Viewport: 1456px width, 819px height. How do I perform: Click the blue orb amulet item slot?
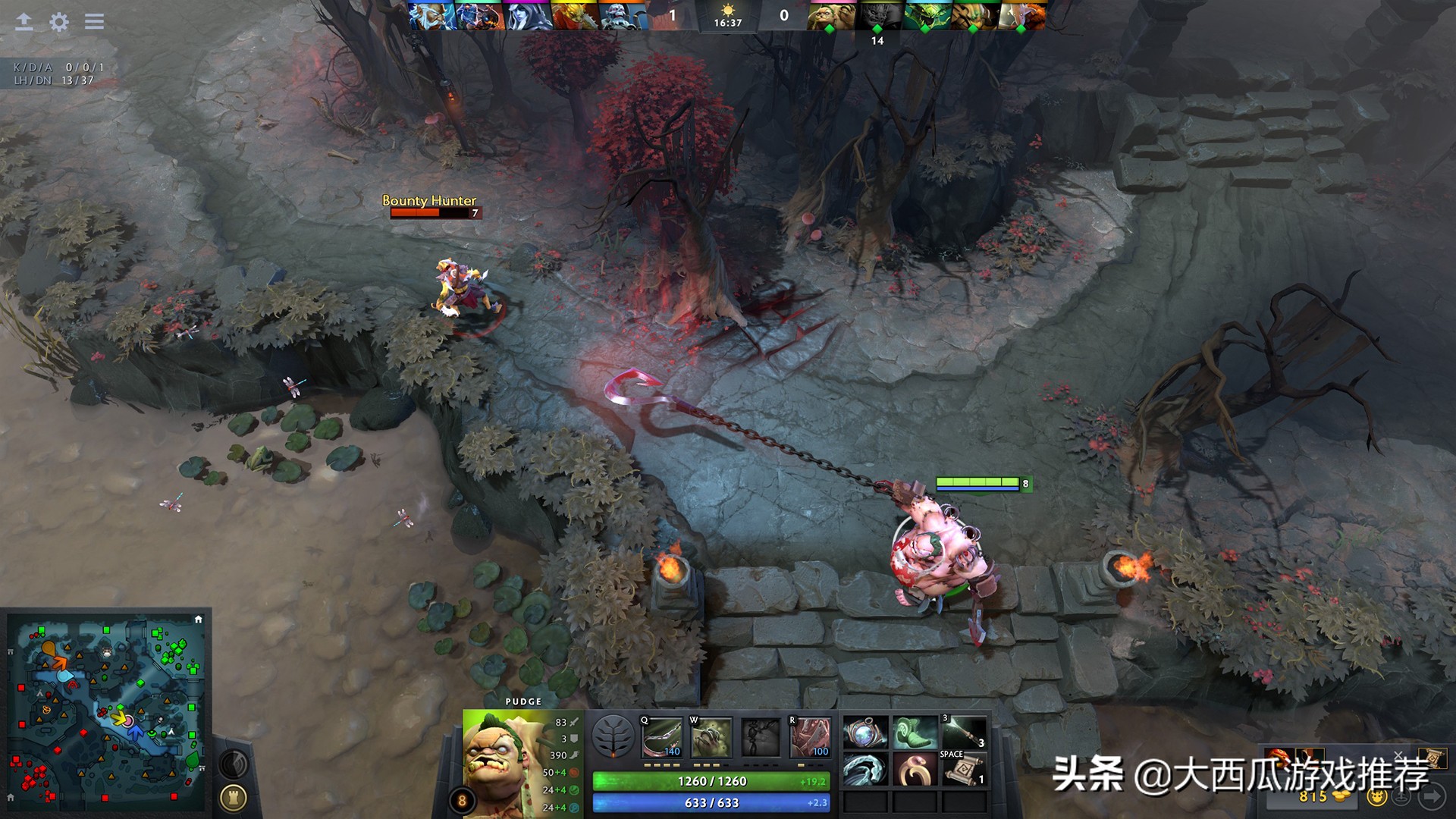865,733
